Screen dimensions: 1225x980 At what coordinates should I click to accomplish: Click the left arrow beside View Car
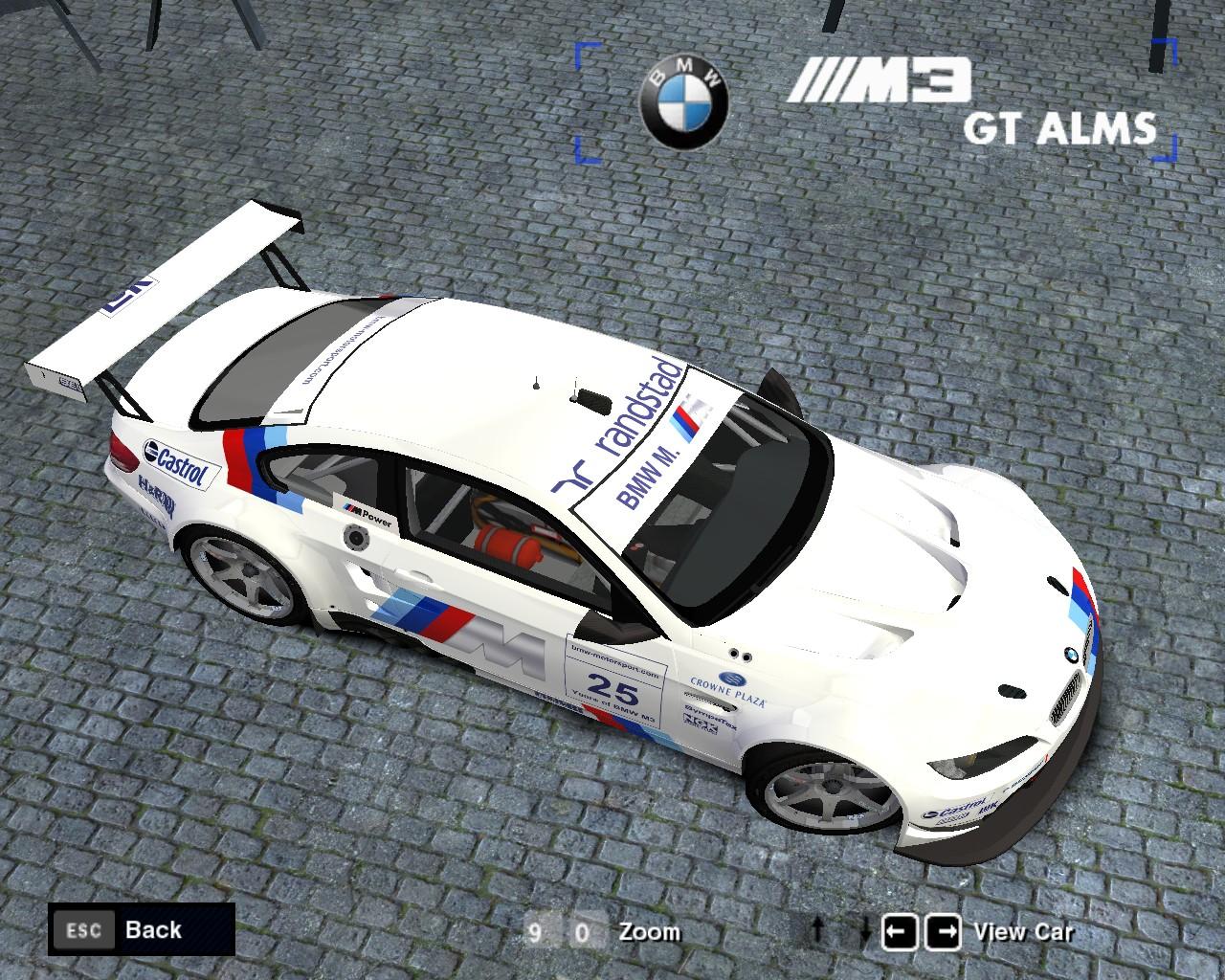point(898,931)
